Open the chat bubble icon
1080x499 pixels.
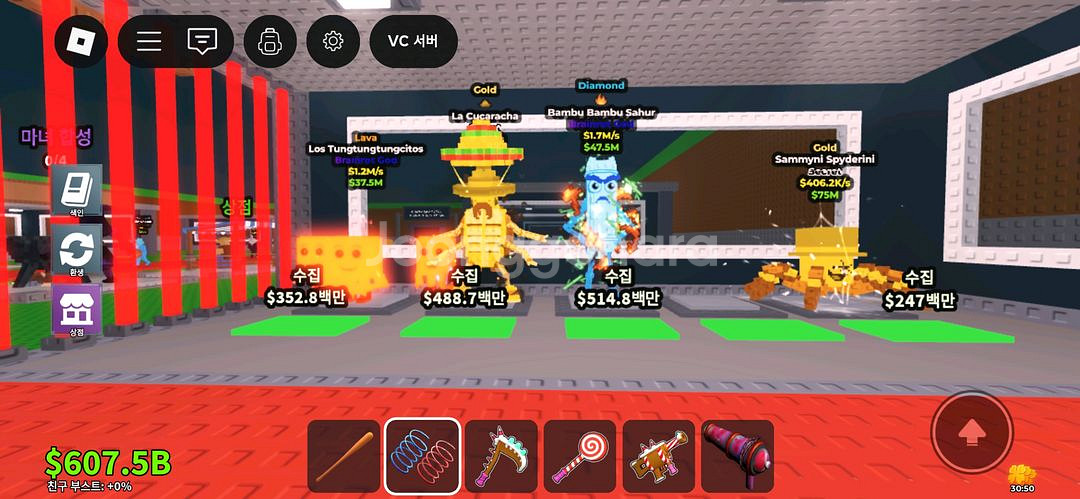coord(202,41)
